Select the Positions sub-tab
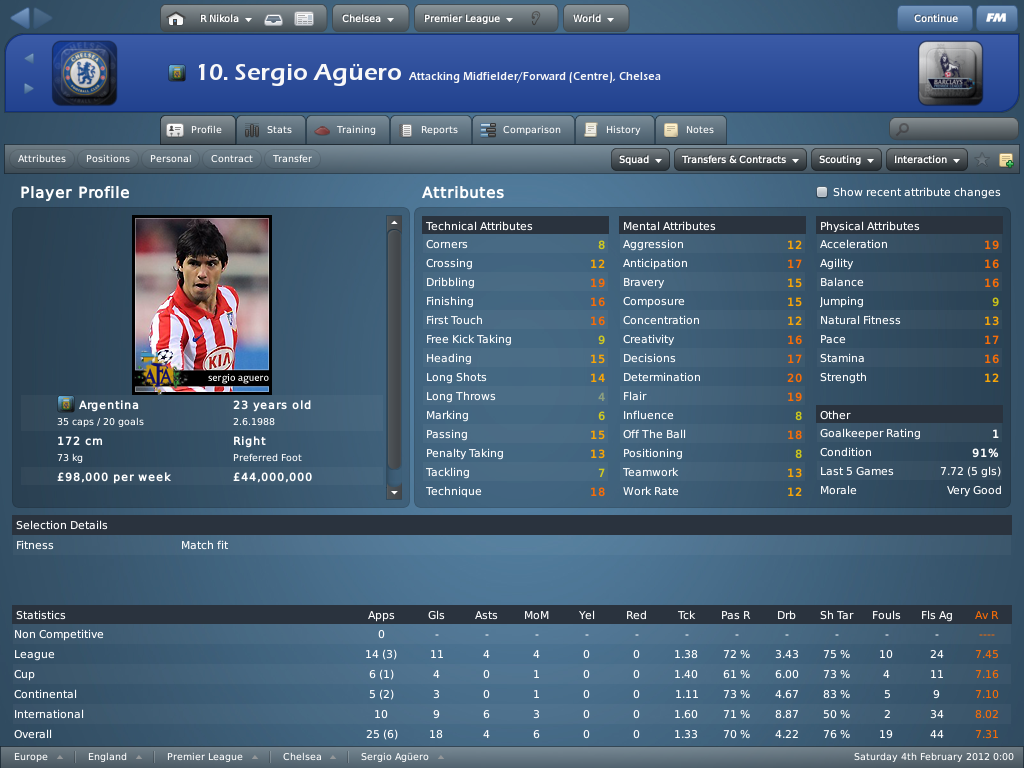The height and width of the screenshot is (768, 1024). pyautogui.click(x=108, y=159)
